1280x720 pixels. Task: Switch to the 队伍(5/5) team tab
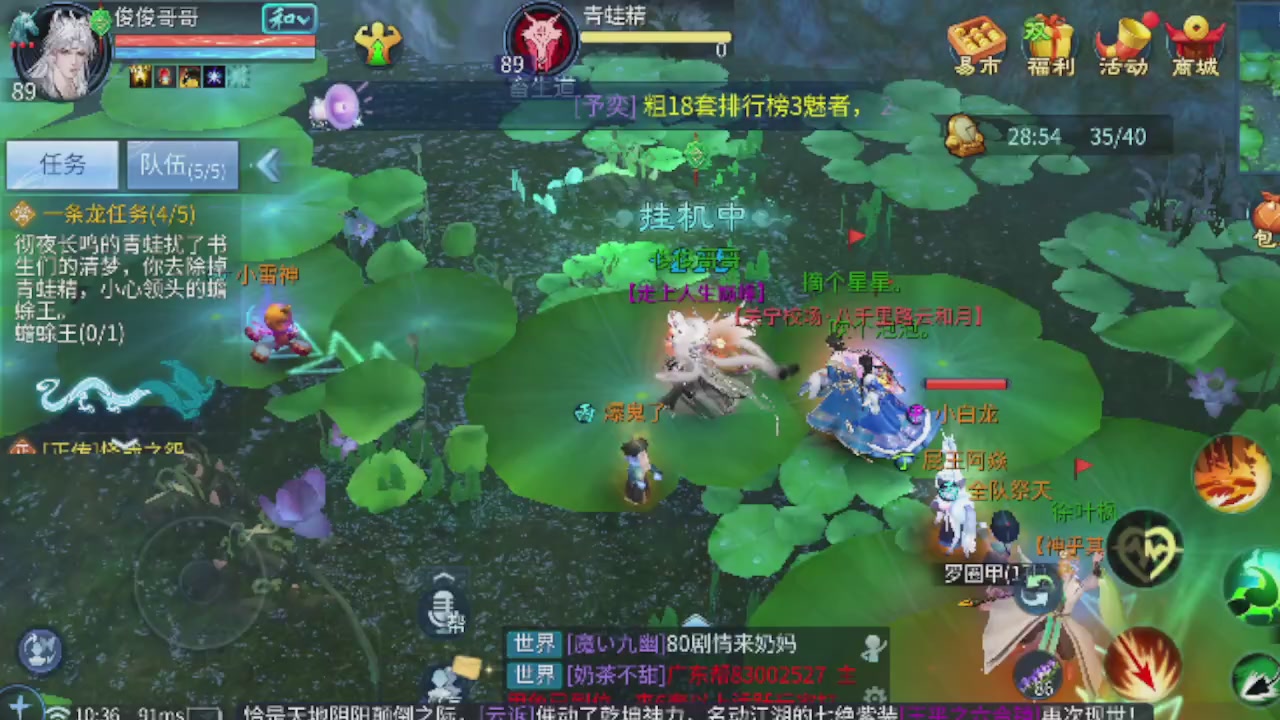click(182, 166)
